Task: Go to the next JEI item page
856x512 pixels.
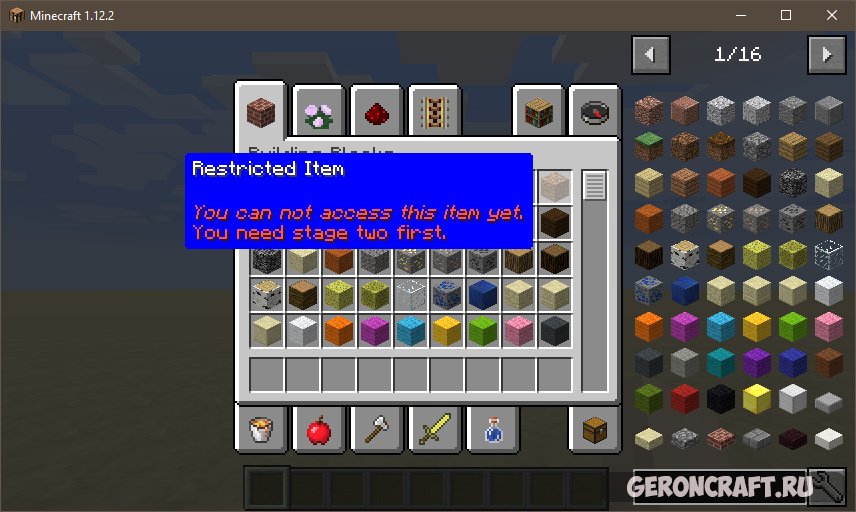Action: (826, 54)
